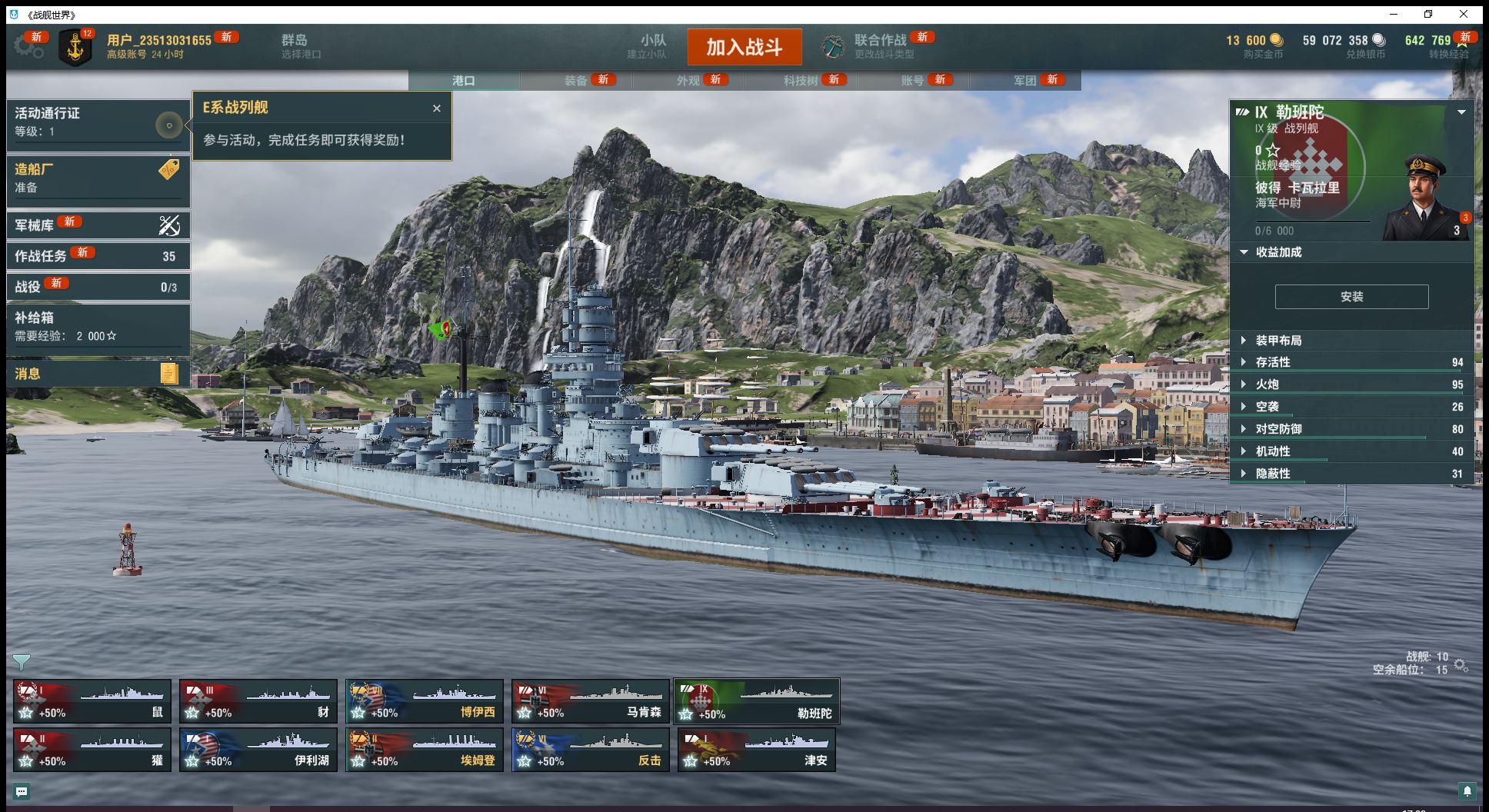Switch to the 科技树 tab
This screenshot has width=1489, height=812.
pyautogui.click(x=801, y=80)
